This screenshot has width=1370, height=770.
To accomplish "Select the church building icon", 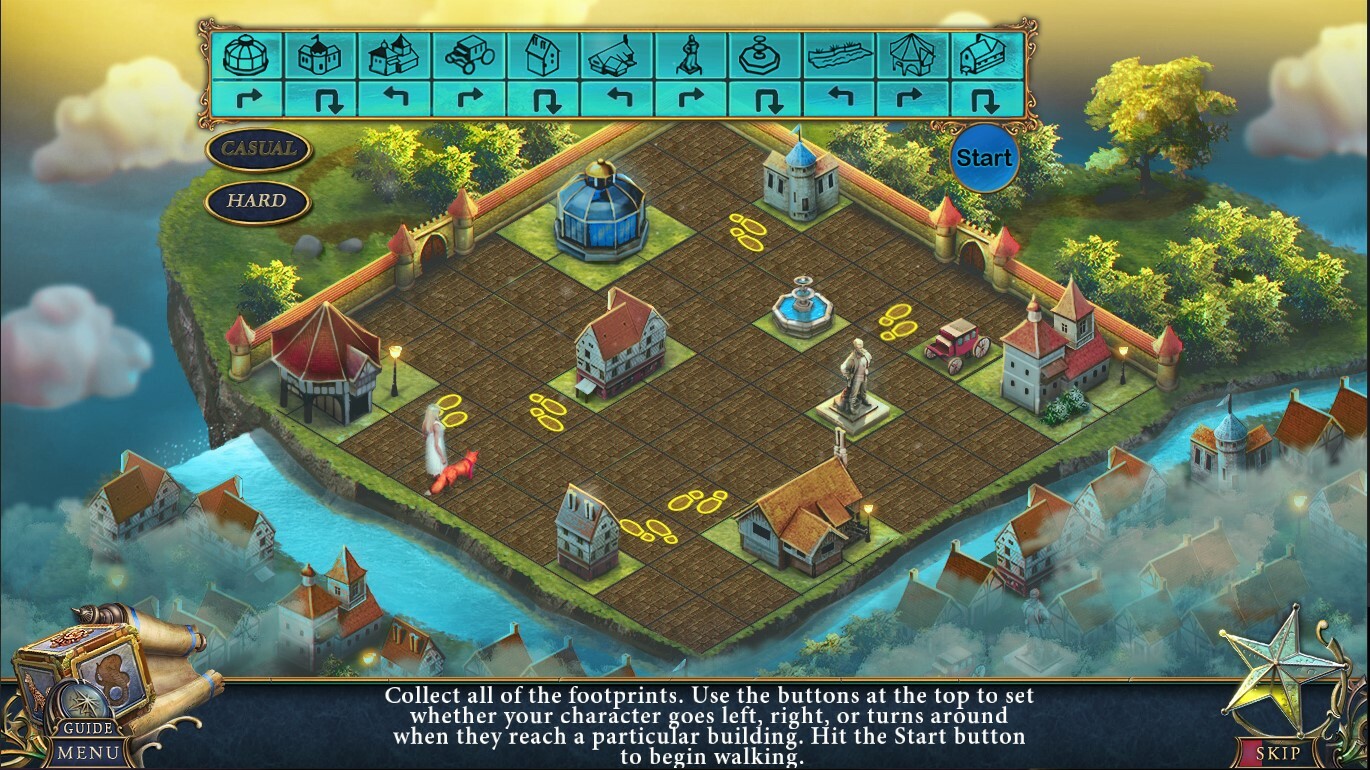I will [395, 55].
